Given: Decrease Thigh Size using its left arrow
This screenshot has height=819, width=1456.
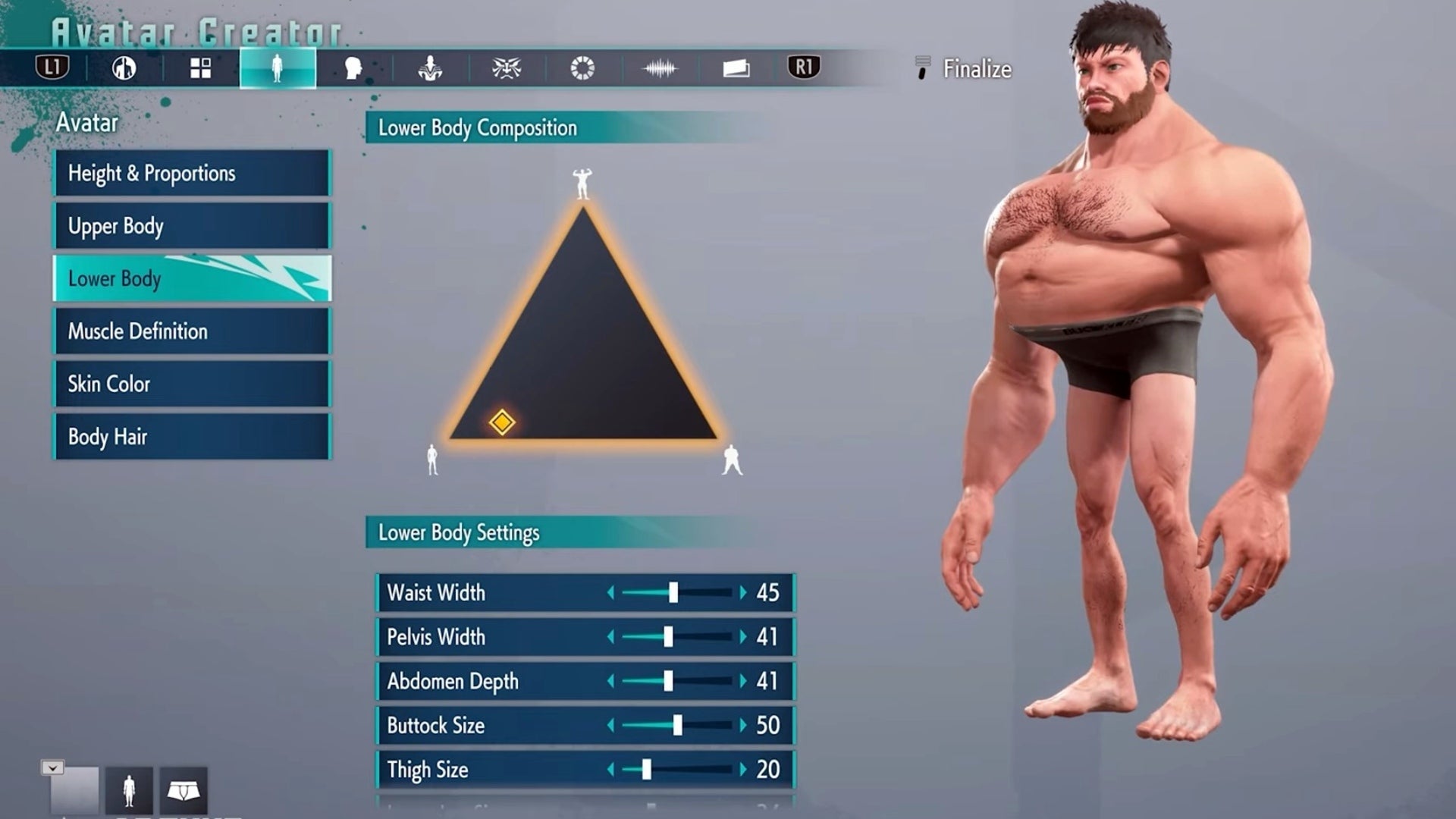Looking at the screenshot, I should tap(611, 770).
